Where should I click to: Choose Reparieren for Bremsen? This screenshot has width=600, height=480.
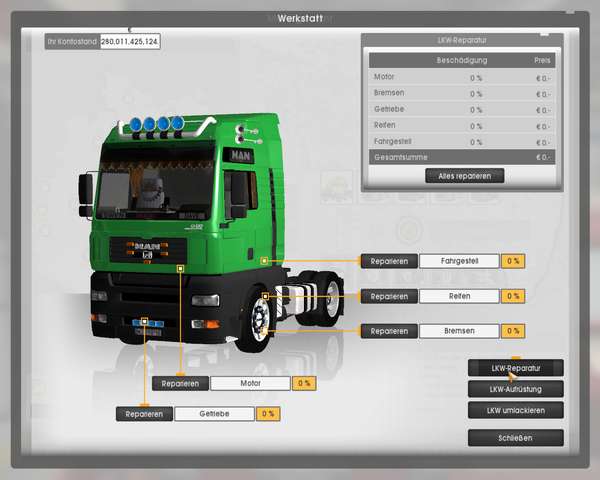[389, 331]
